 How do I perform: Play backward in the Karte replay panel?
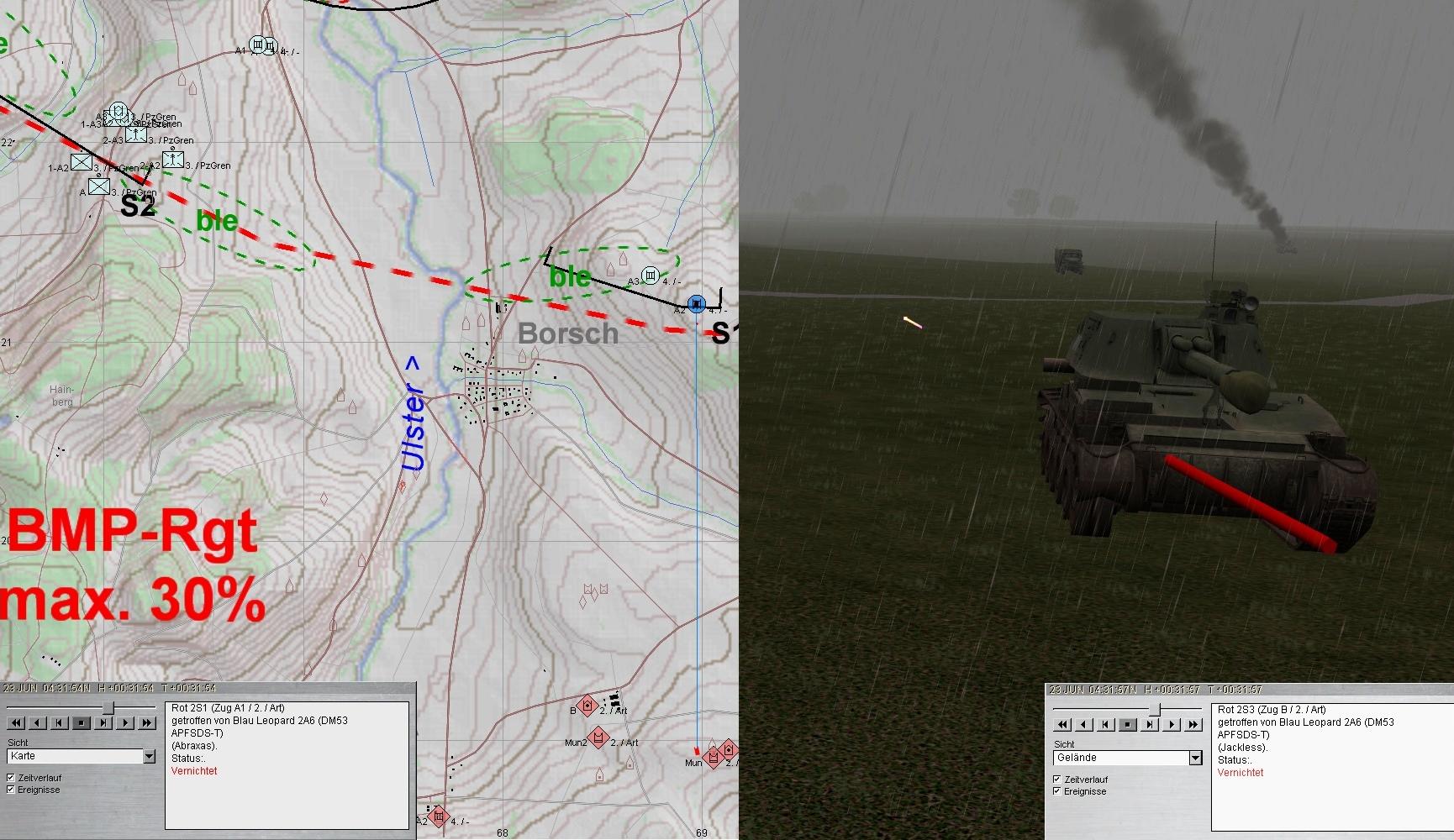[38, 722]
